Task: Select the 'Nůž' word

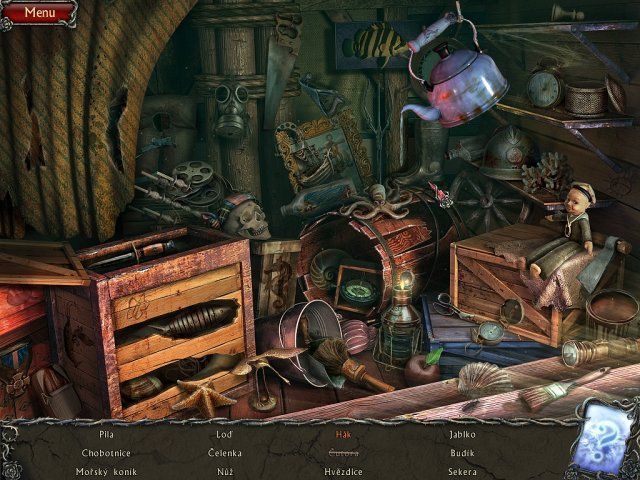Action: coord(225,471)
